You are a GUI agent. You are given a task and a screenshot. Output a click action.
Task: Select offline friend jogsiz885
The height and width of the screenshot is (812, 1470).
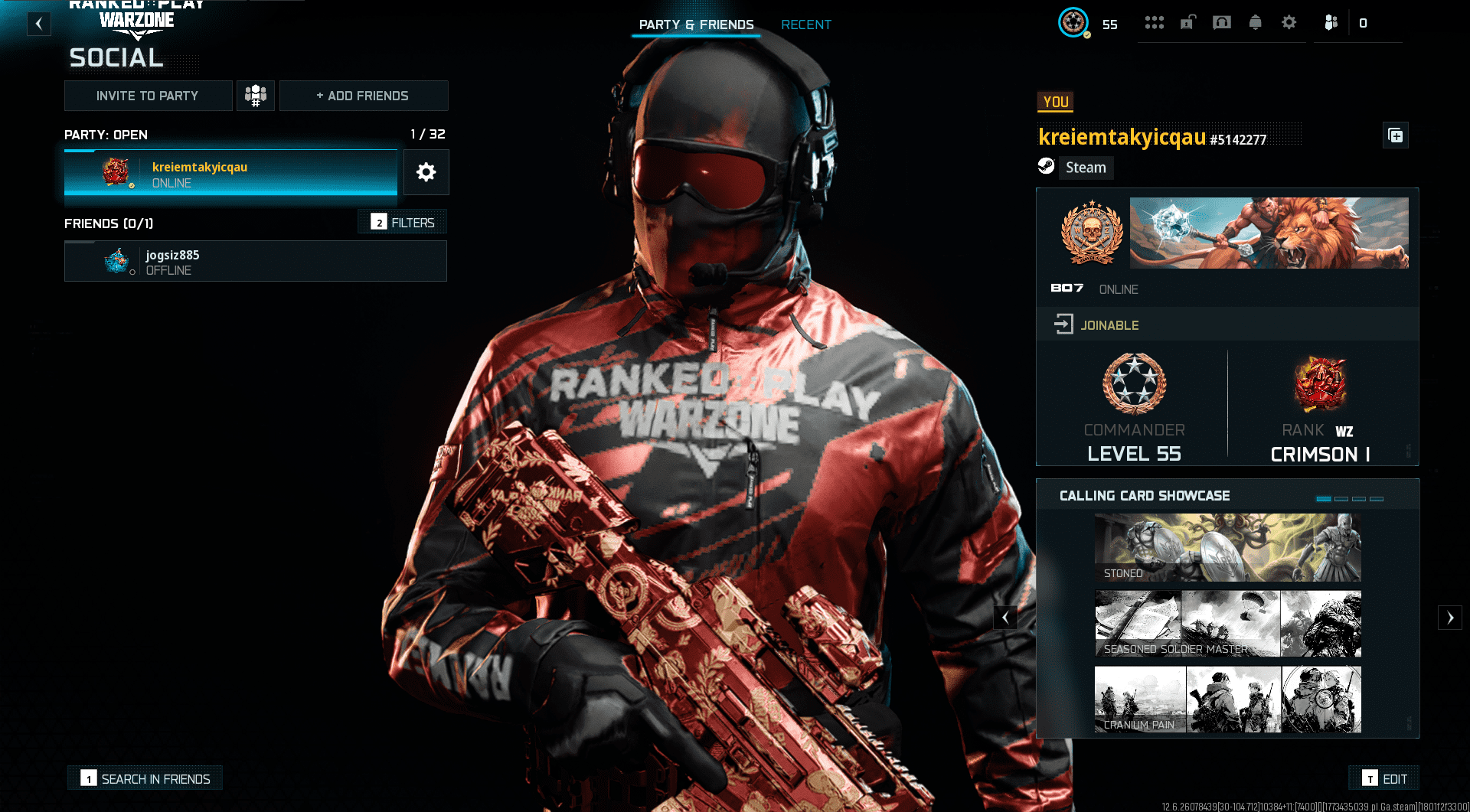[255, 261]
